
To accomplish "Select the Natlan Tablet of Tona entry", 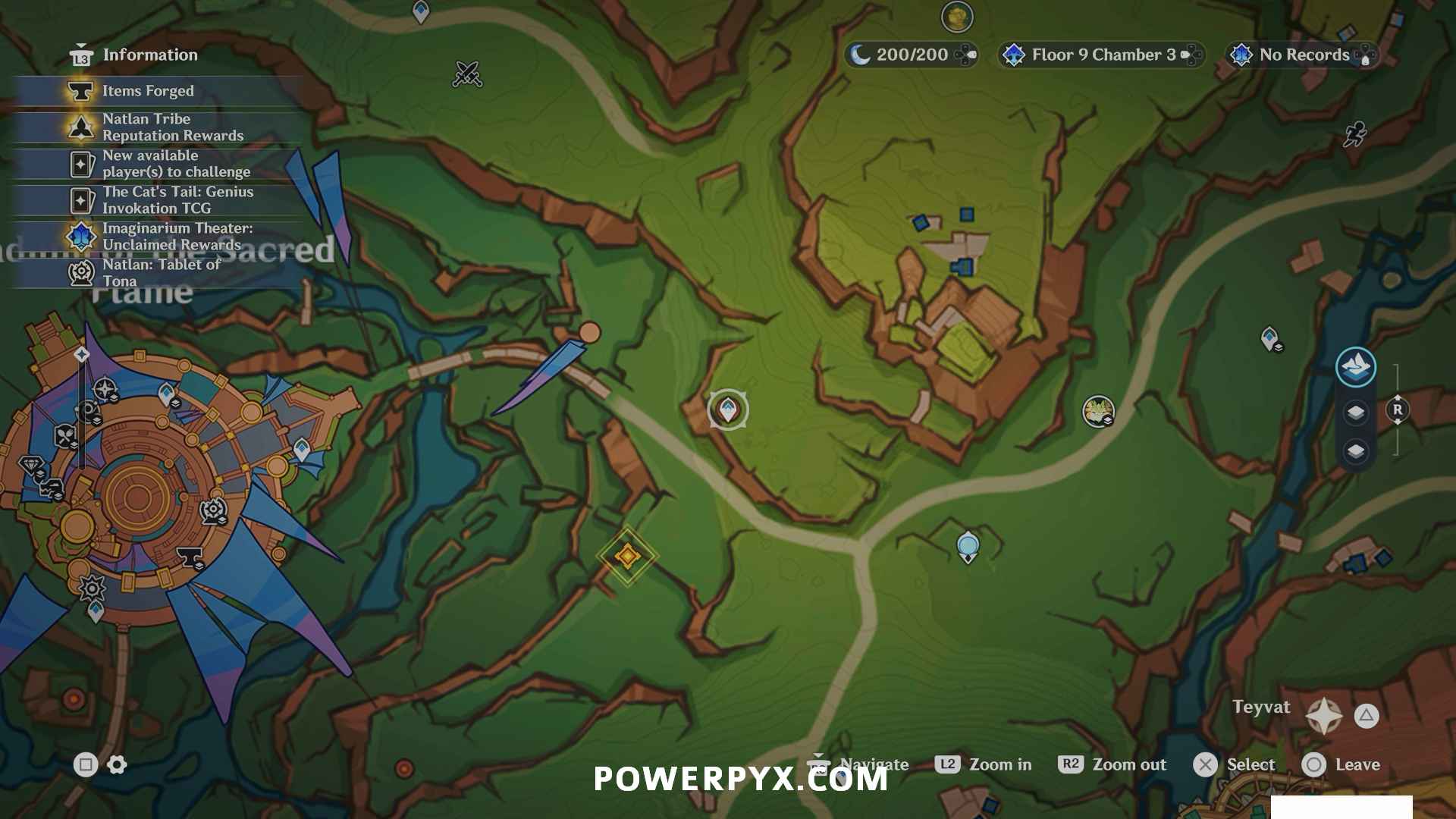I will pyautogui.click(x=161, y=272).
